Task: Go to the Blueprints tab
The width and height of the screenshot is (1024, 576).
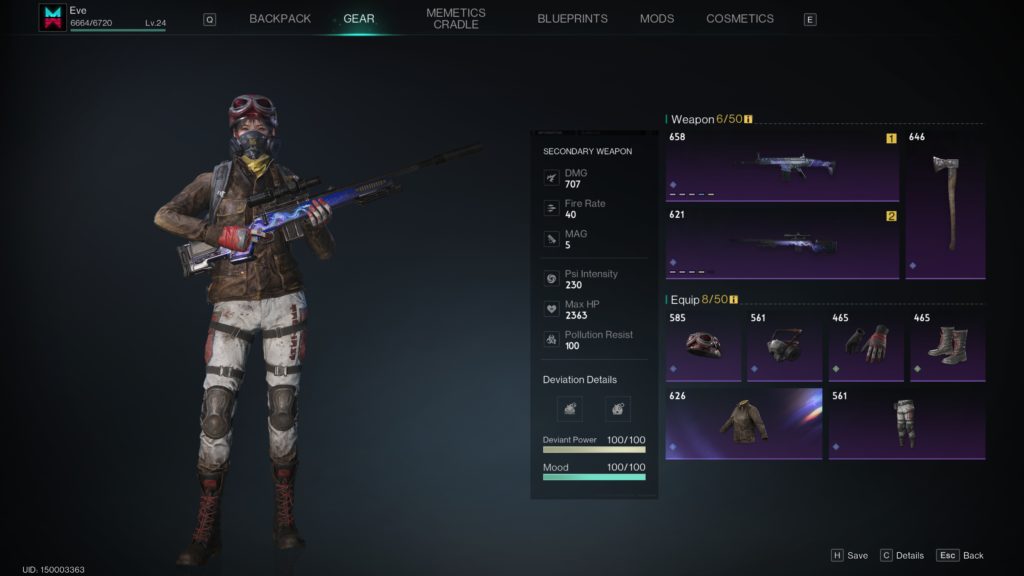Action: [572, 19]
